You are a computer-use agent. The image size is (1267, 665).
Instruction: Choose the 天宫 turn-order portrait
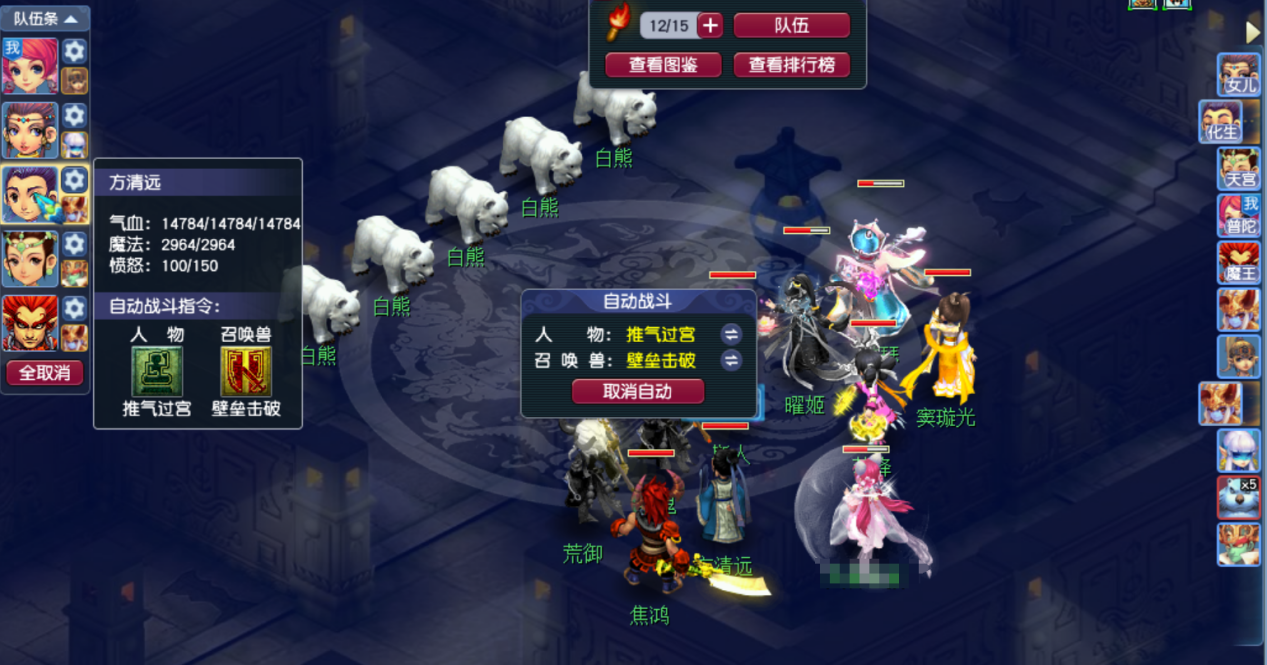pyautogui.click(x=1238, y=169)
